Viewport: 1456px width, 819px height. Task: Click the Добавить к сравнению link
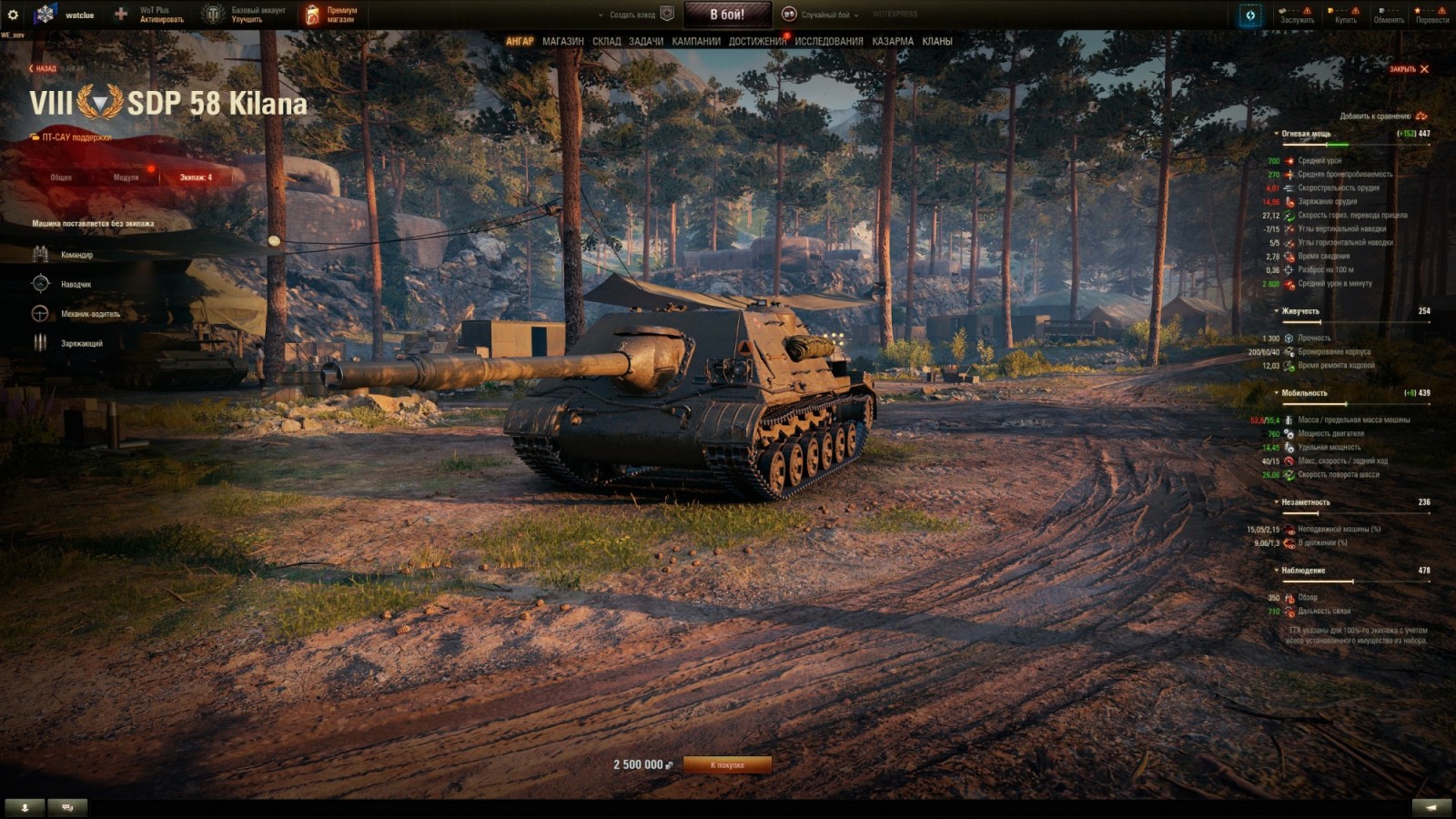tap(1374, 116)
